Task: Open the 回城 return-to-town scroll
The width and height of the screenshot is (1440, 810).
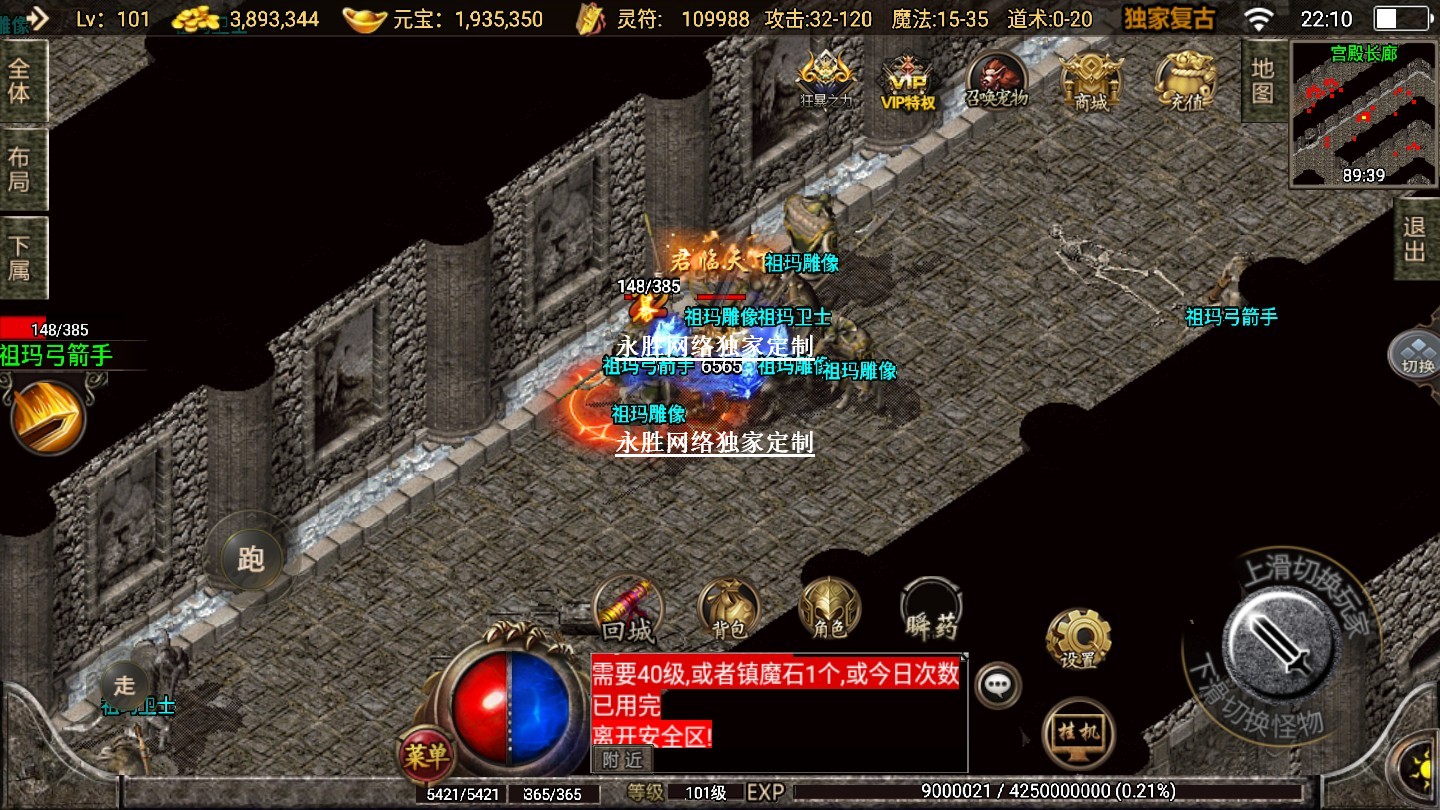Action: (628, 609)
